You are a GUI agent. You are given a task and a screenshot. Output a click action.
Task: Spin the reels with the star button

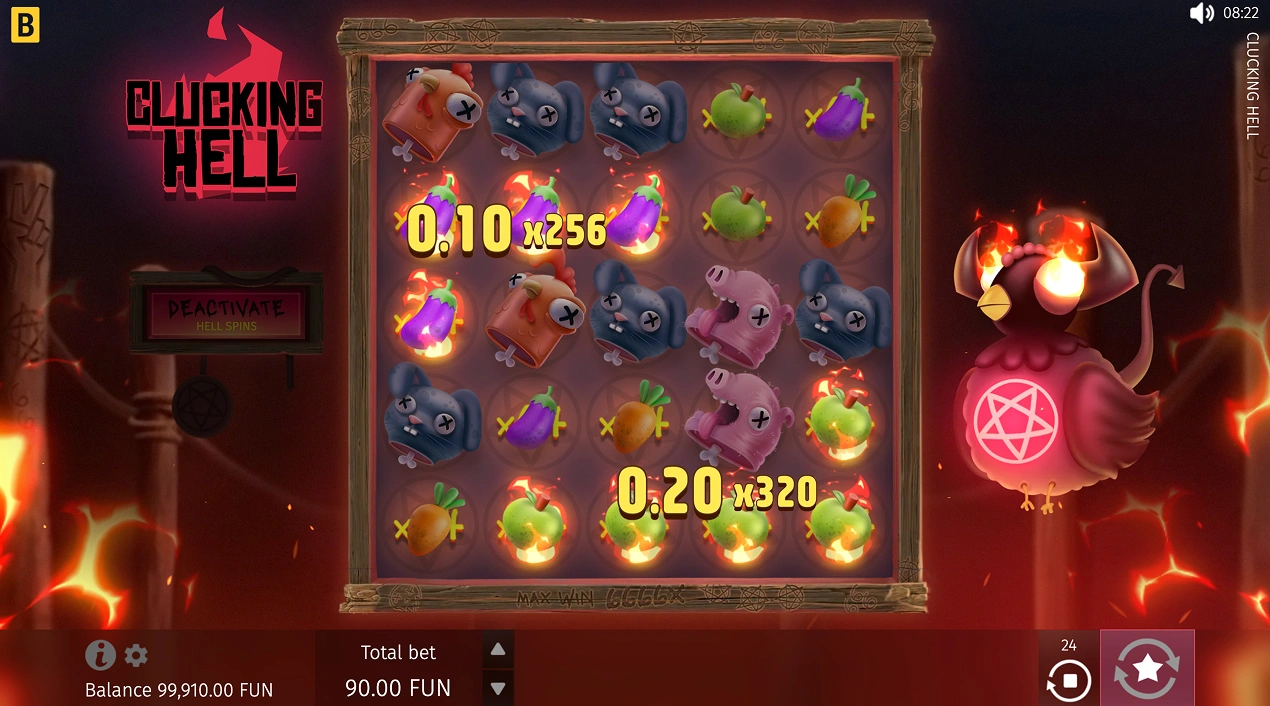(x=1147, y=667)
